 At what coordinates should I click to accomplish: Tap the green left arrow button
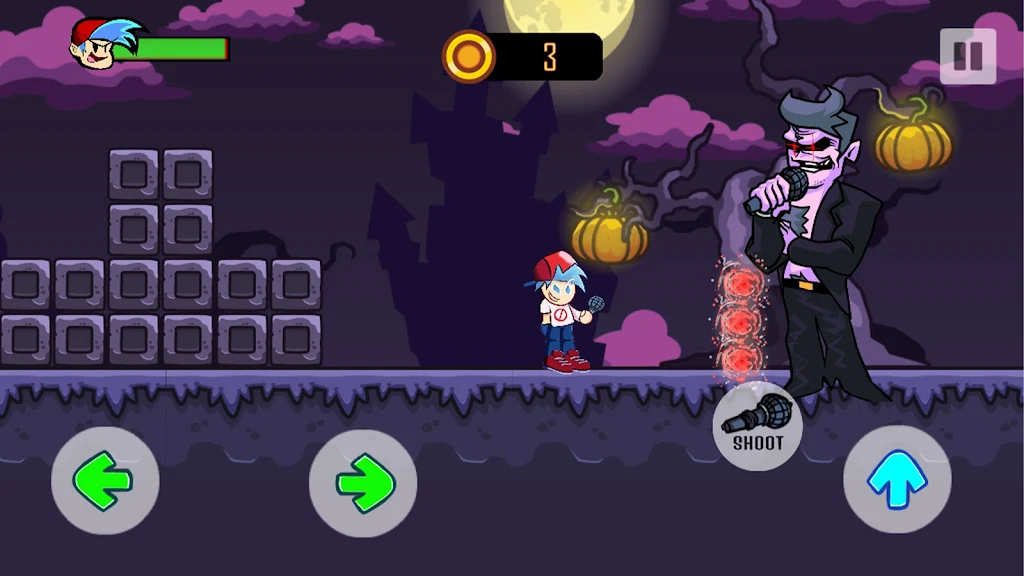pos(105,481)
